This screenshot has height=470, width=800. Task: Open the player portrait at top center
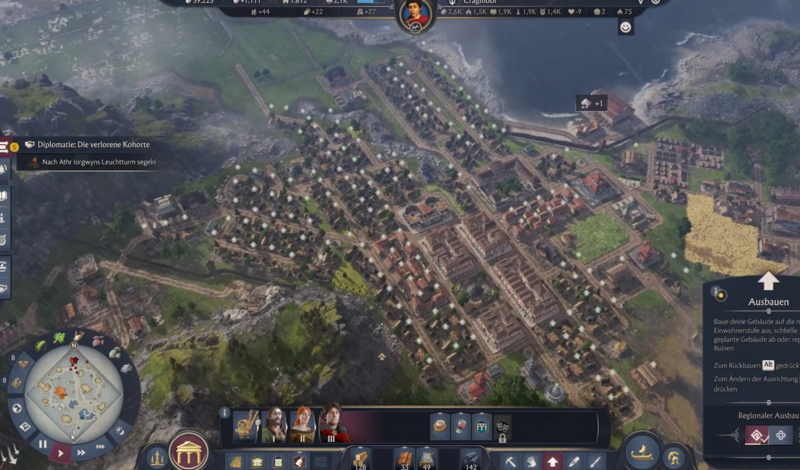(415, 14)
